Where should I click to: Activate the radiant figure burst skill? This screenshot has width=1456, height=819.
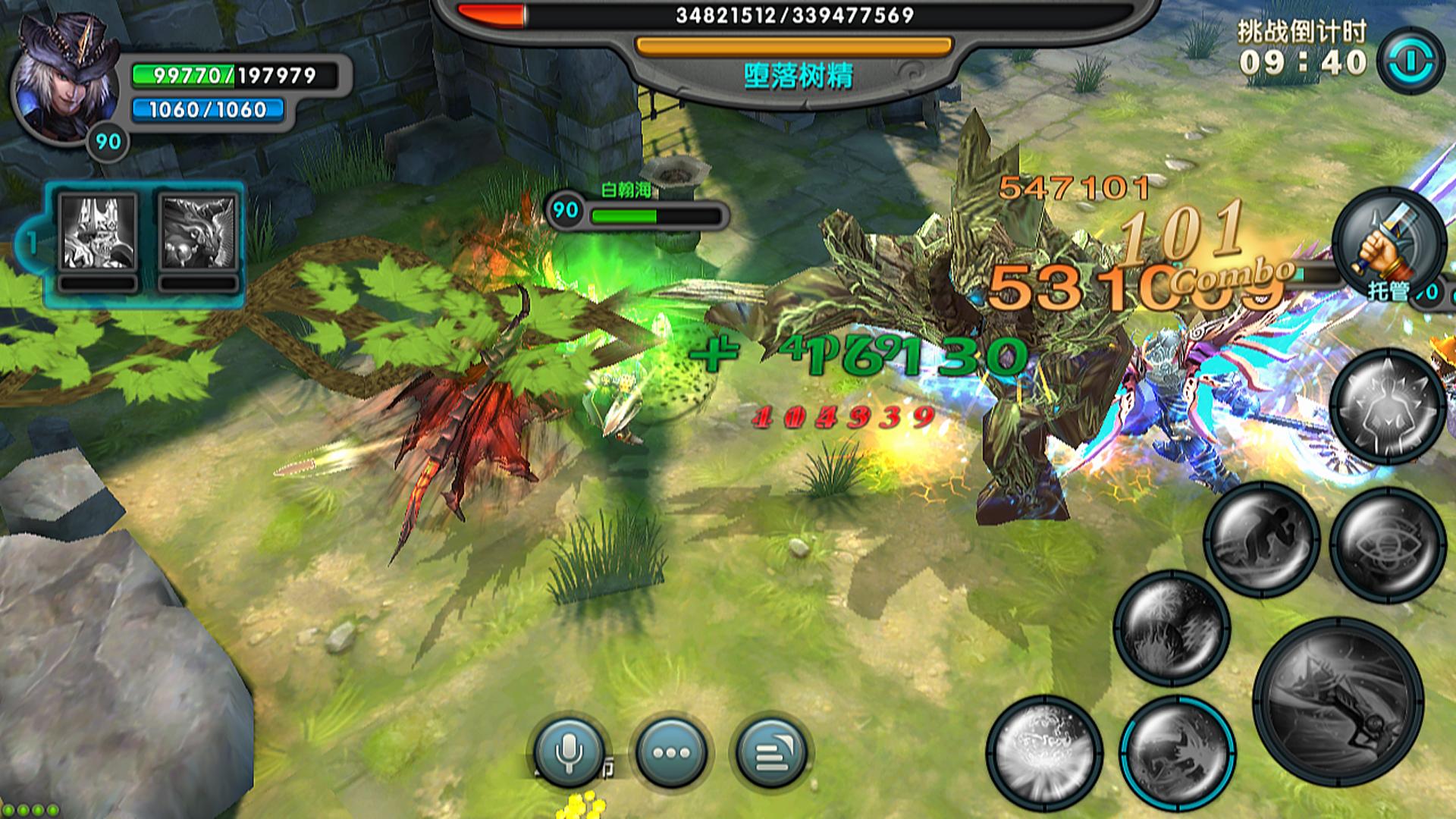click(x=1387, y=406)
